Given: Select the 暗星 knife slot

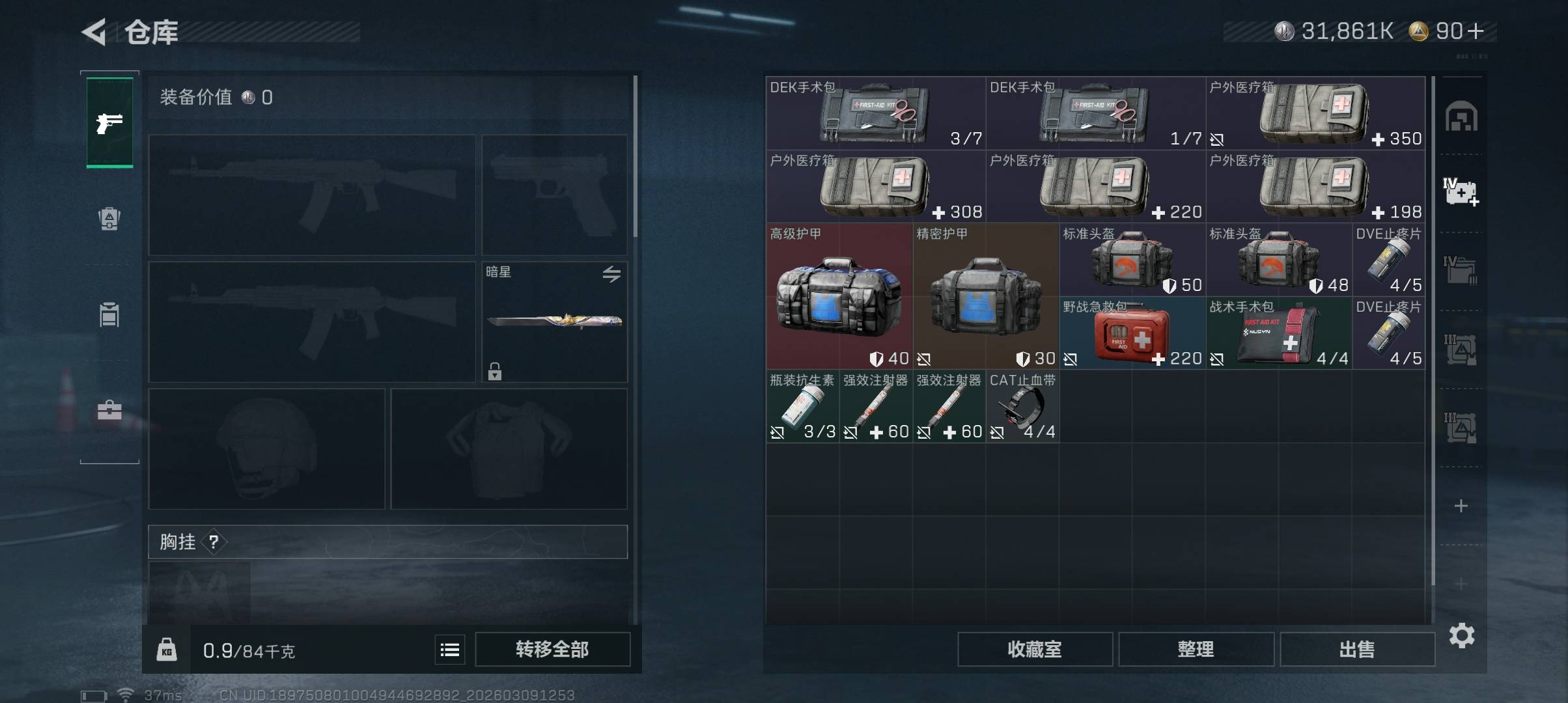Looking at the screenshot, I should tap(554, 322).
